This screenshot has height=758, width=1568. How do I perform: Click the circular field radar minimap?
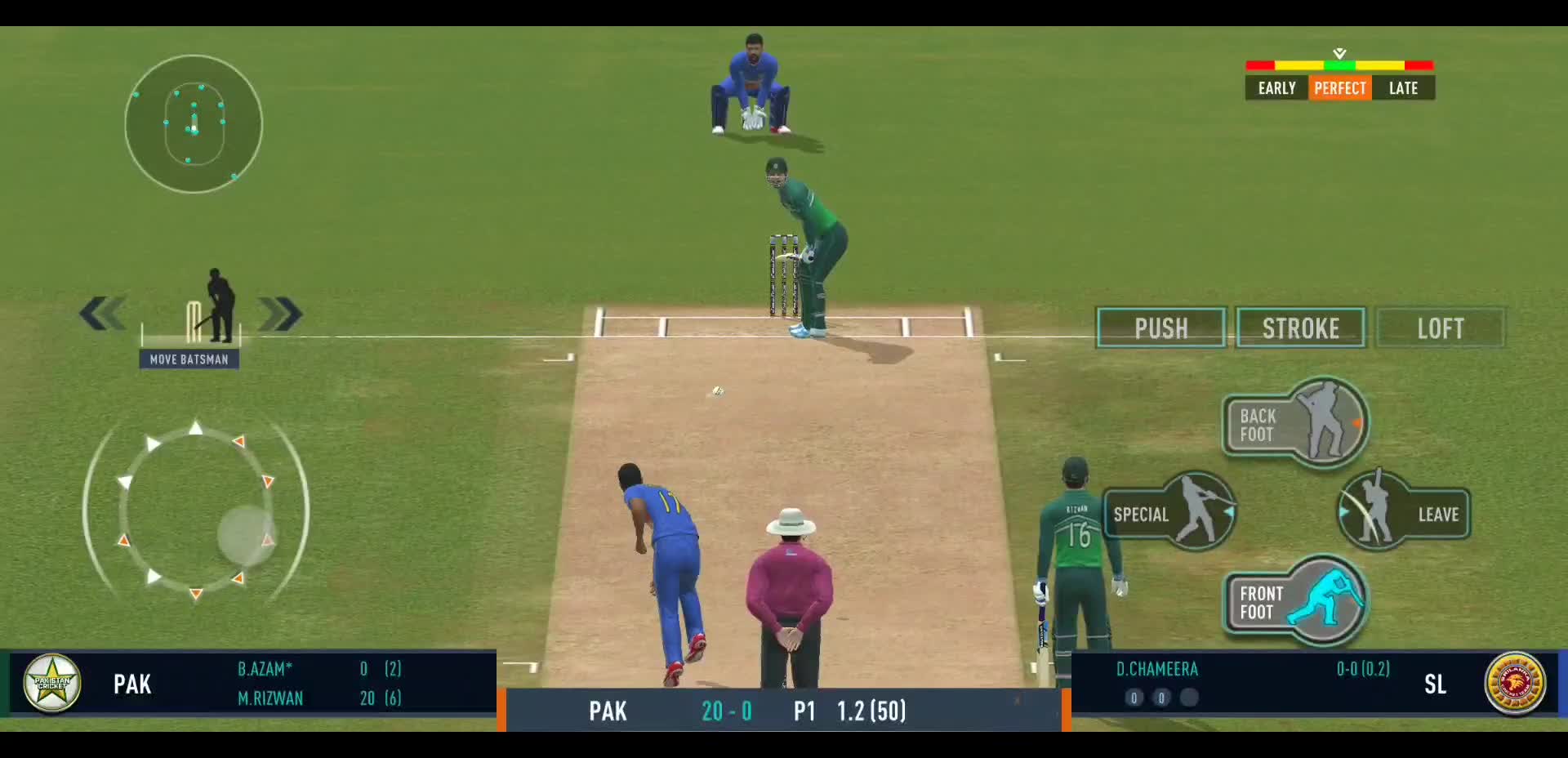click(194, 124)
